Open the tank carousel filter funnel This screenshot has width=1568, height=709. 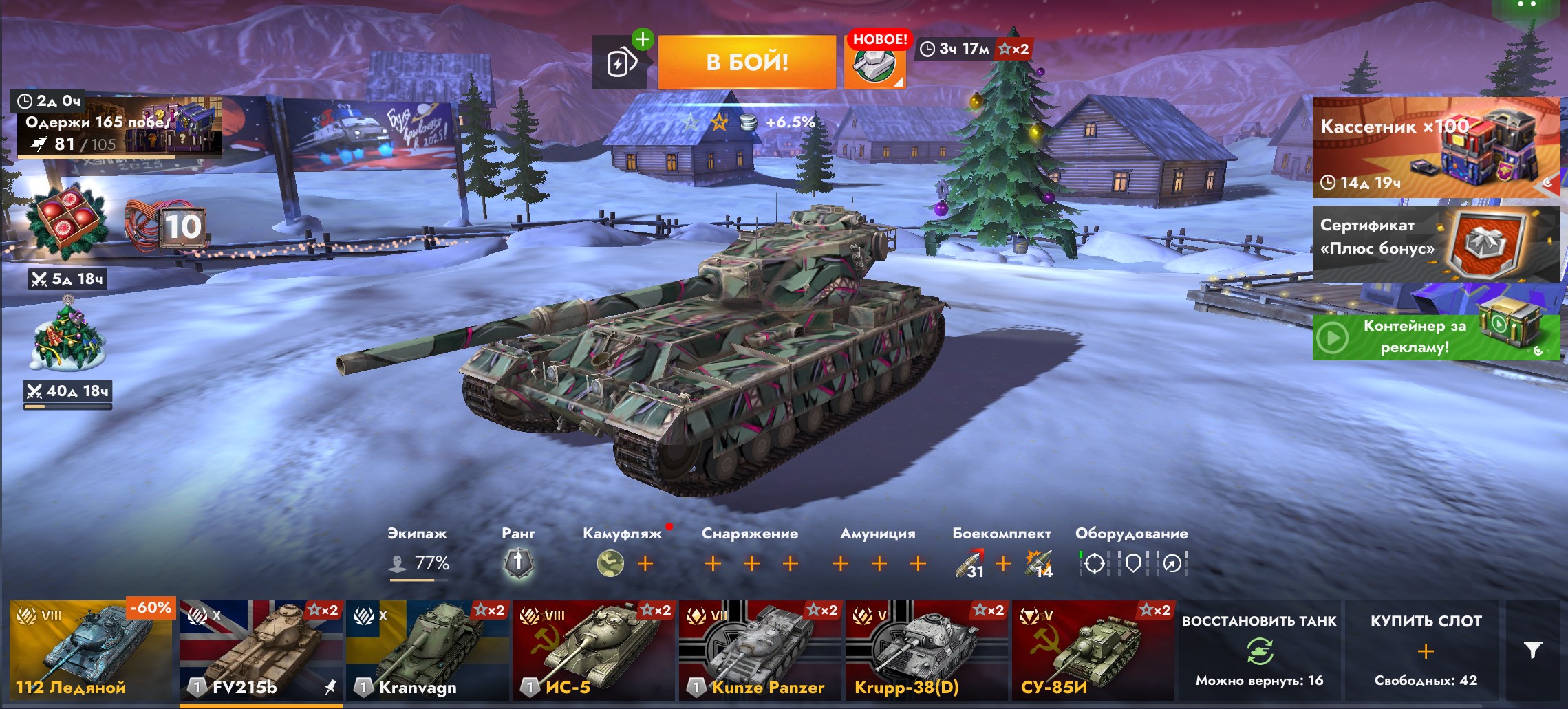[x=1533, y=651]
